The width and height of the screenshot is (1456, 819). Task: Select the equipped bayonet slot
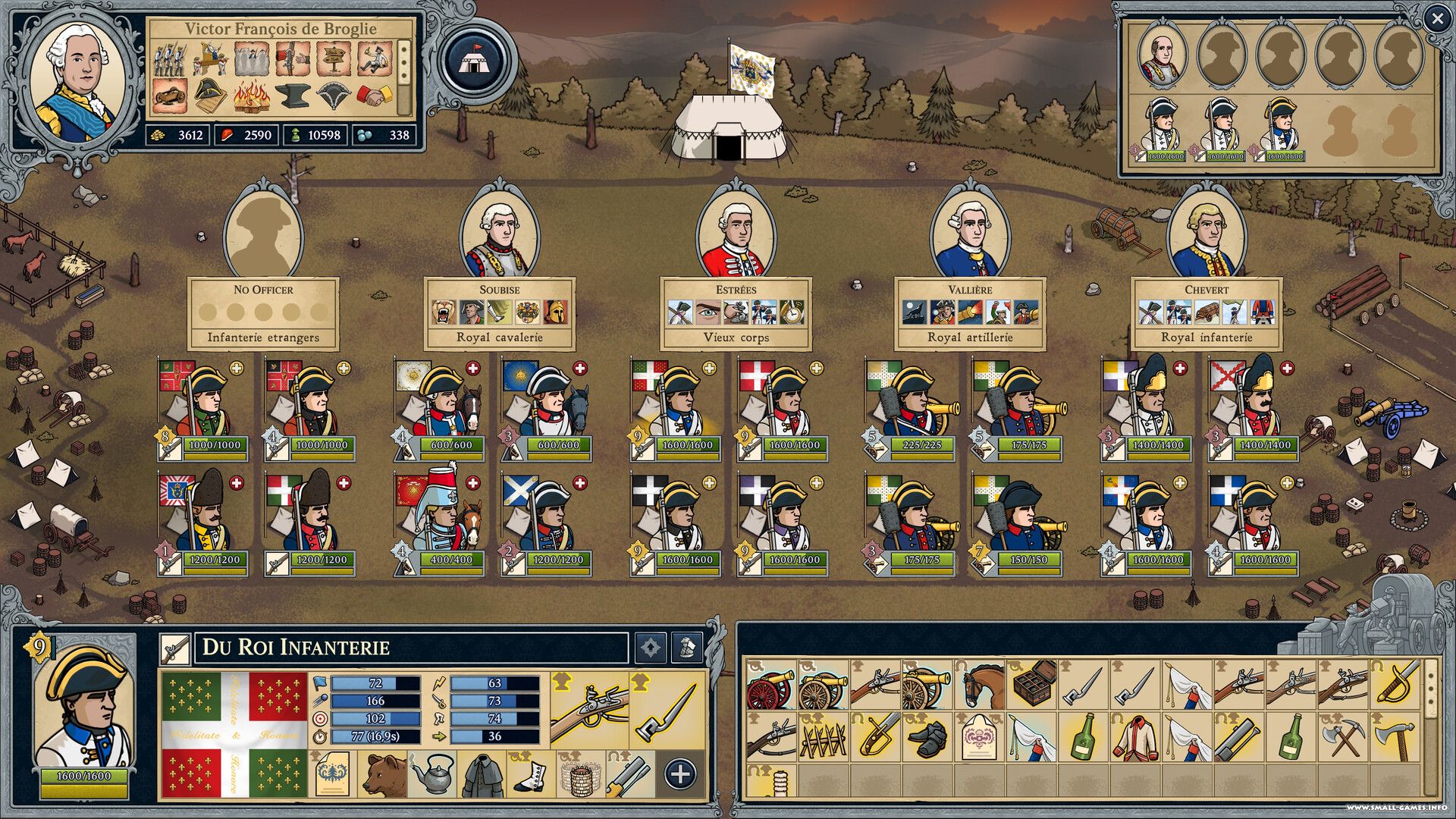pyautogui.click(x=667, y=711)
